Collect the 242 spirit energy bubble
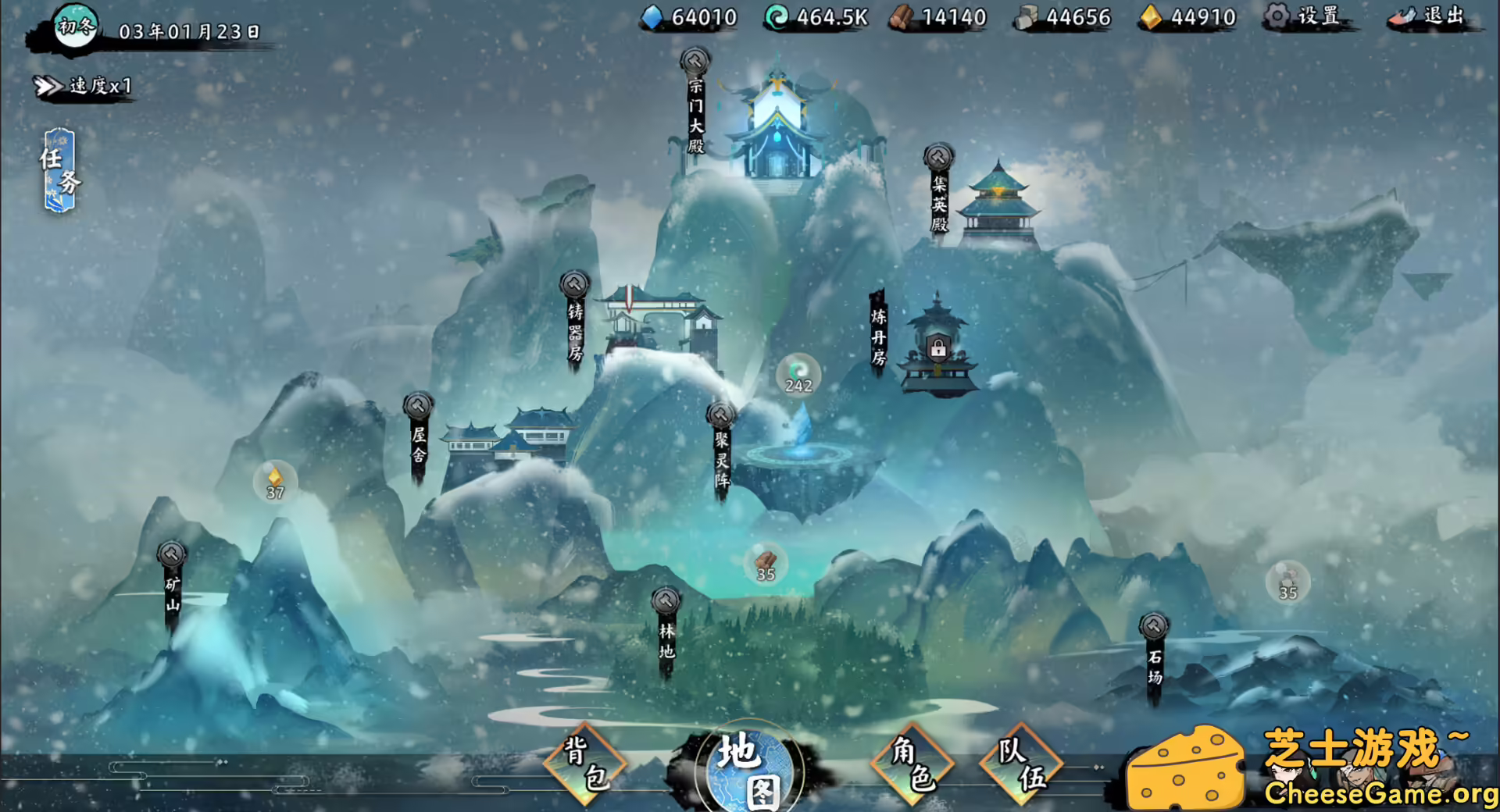Screen dimensions: 1500x812 798,376
